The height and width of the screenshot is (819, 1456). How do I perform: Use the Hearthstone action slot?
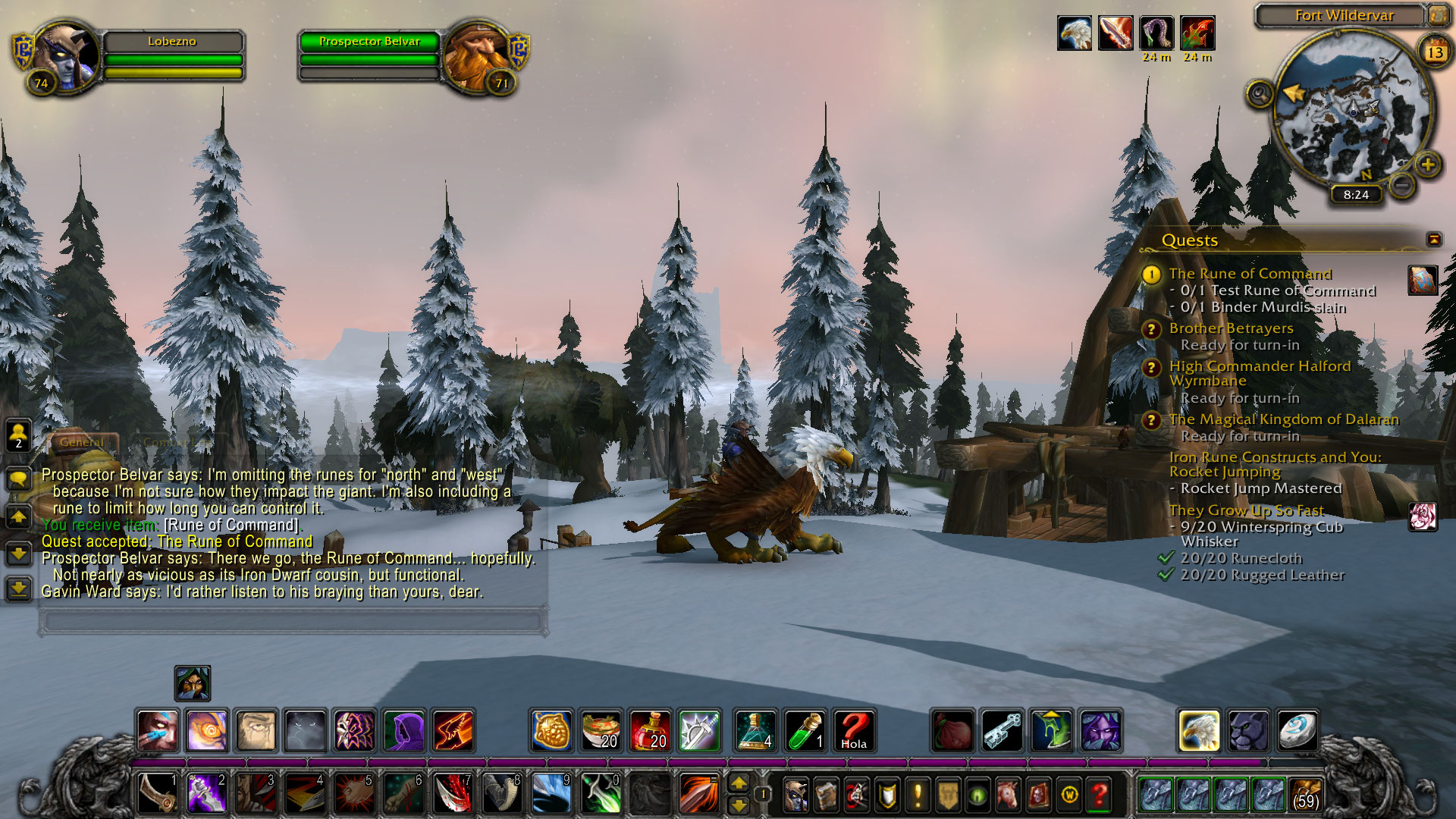pyautogui.click(x=1297, y=731)
